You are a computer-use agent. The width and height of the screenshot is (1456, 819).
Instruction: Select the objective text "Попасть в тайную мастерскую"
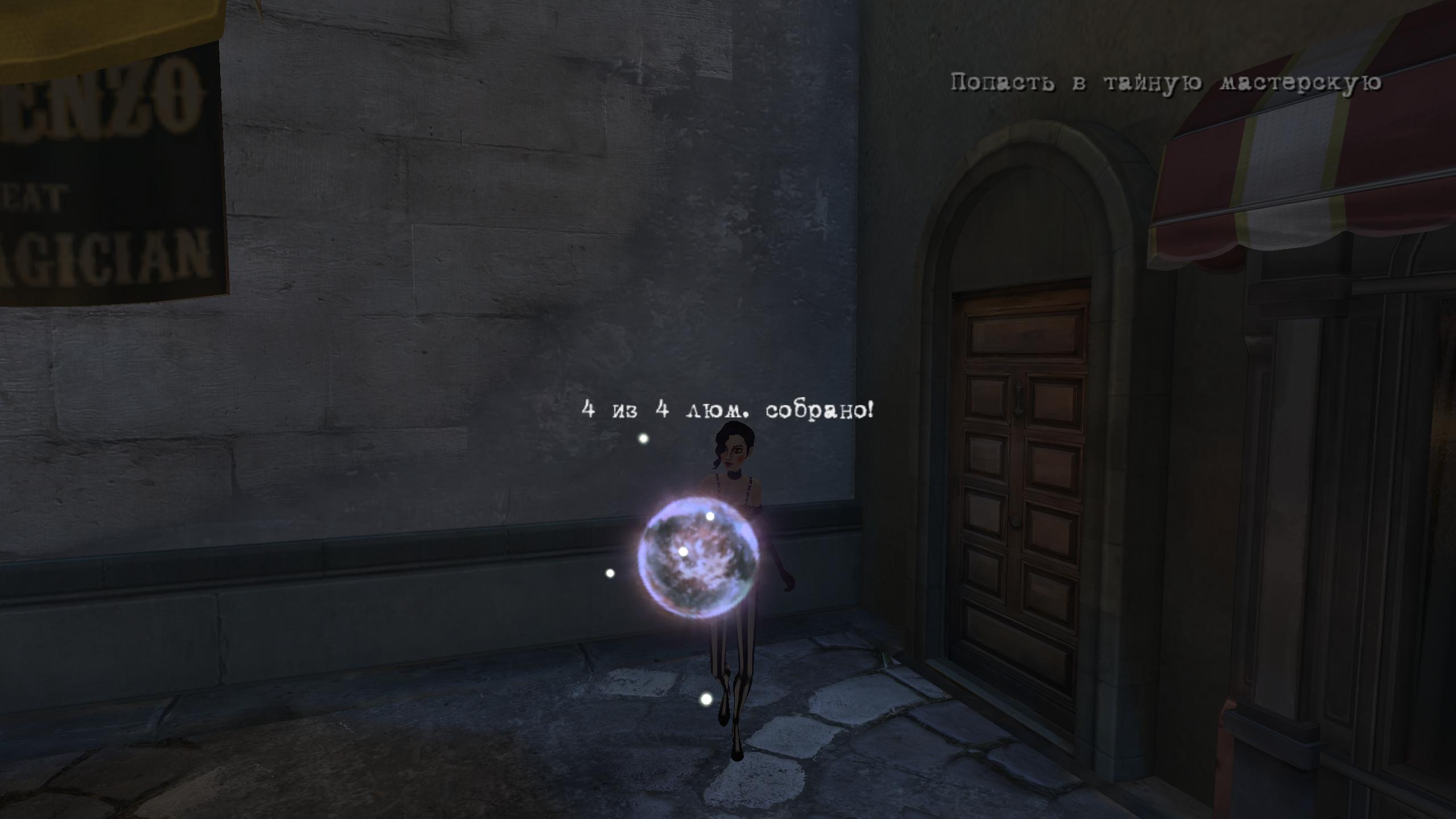[1166, 84]
